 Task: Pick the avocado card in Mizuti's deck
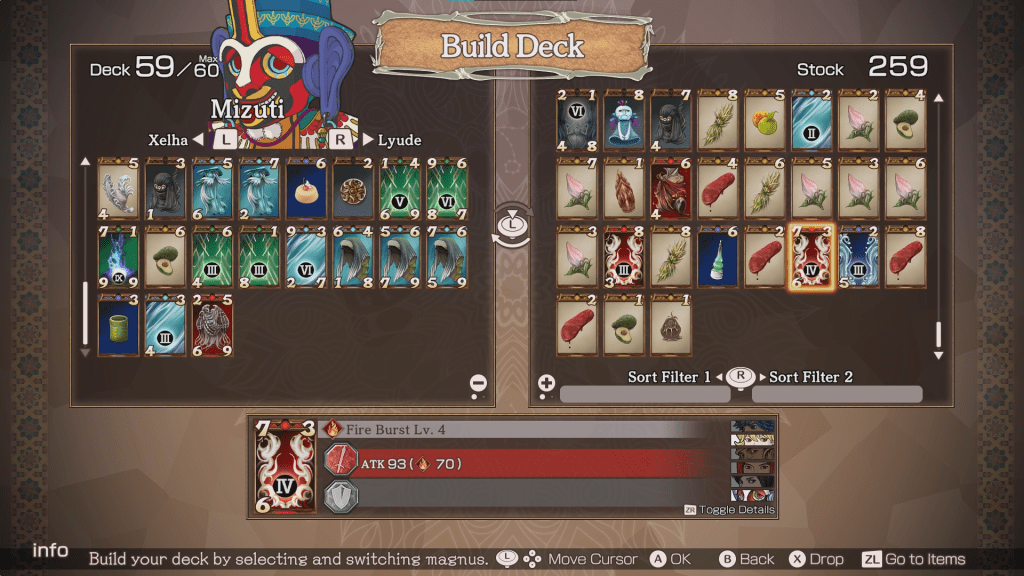pyautogui.click(x=164, y=257)
